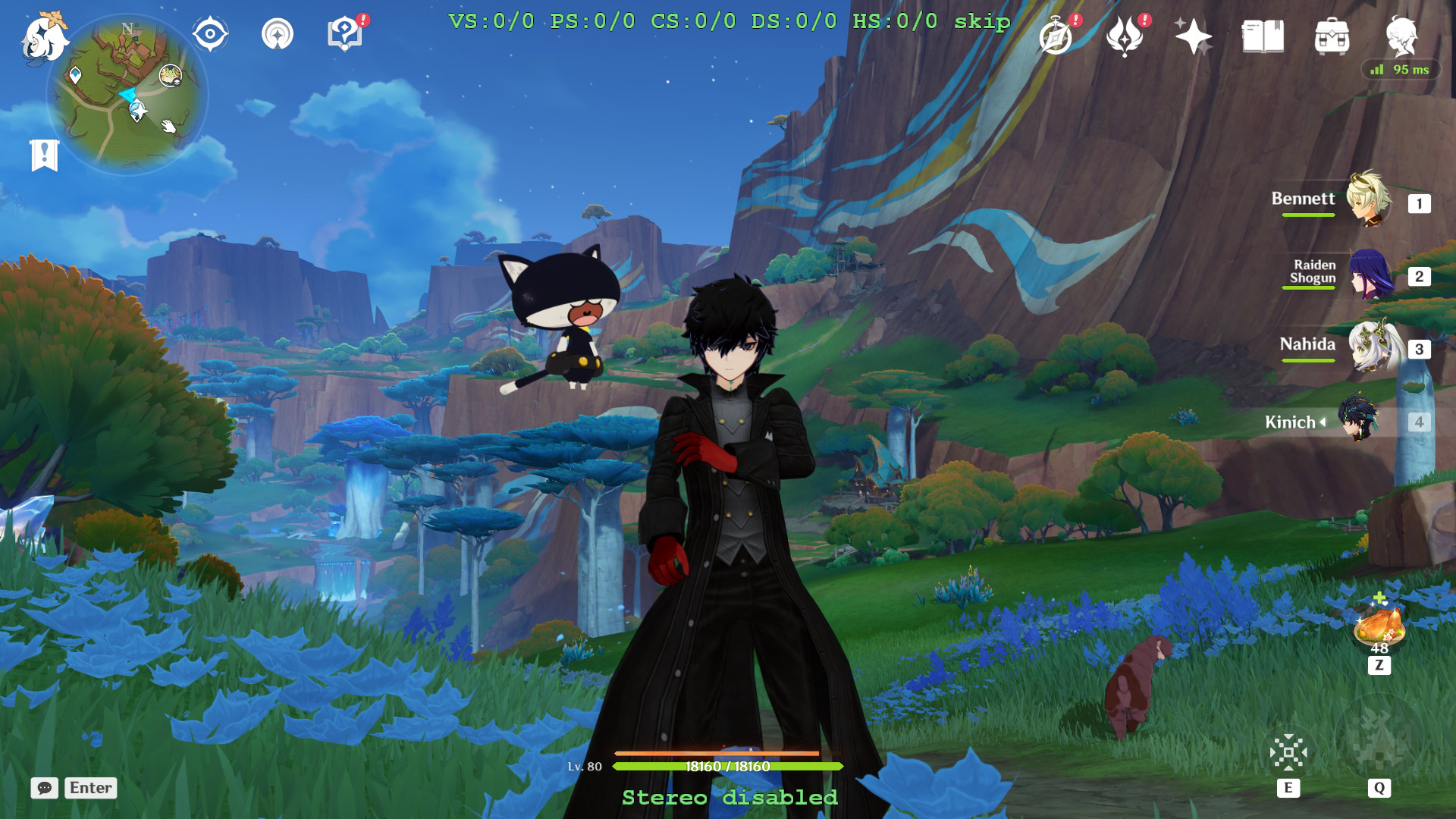Open the quest banner icon below the minimap

click(45, 155)
